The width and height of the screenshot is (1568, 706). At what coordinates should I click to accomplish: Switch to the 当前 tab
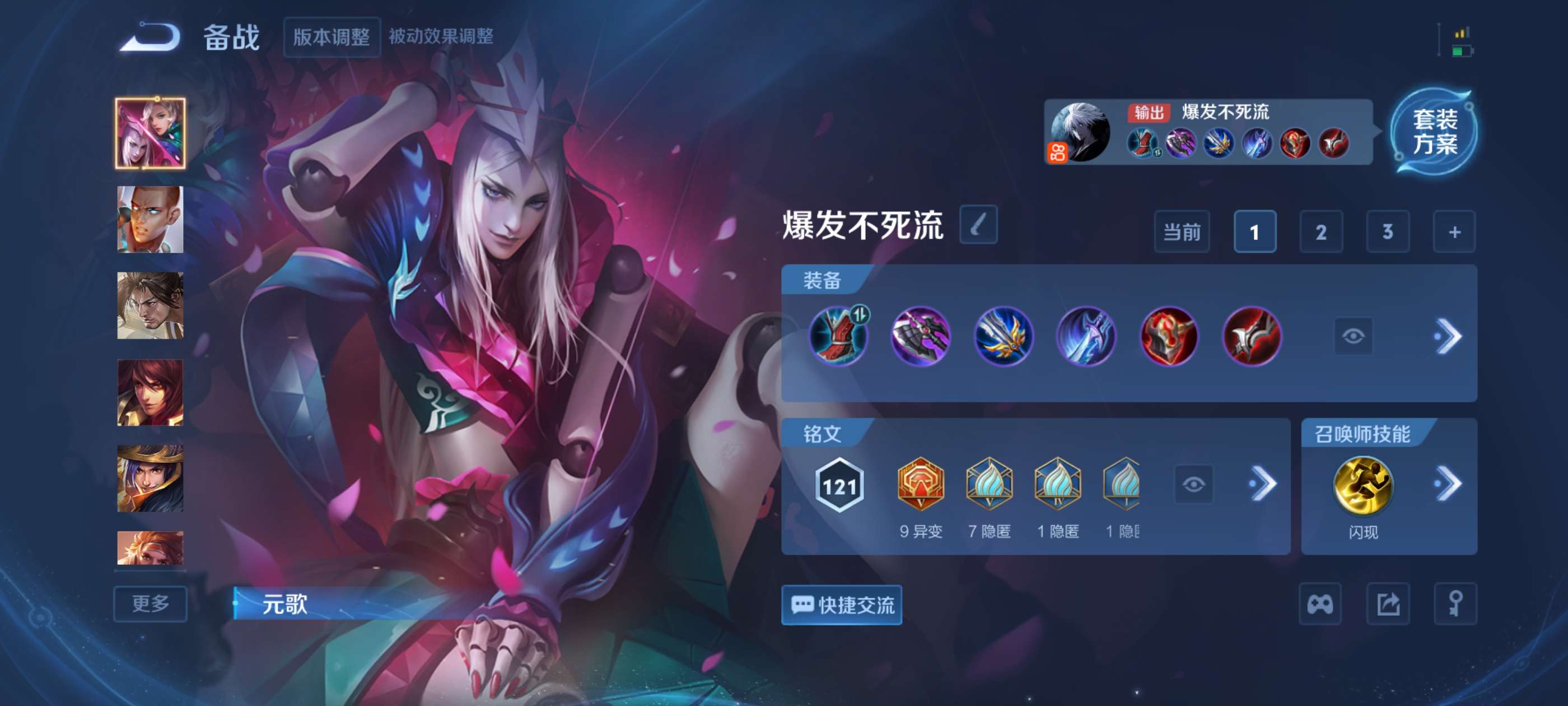click(x=1182, y=232)
